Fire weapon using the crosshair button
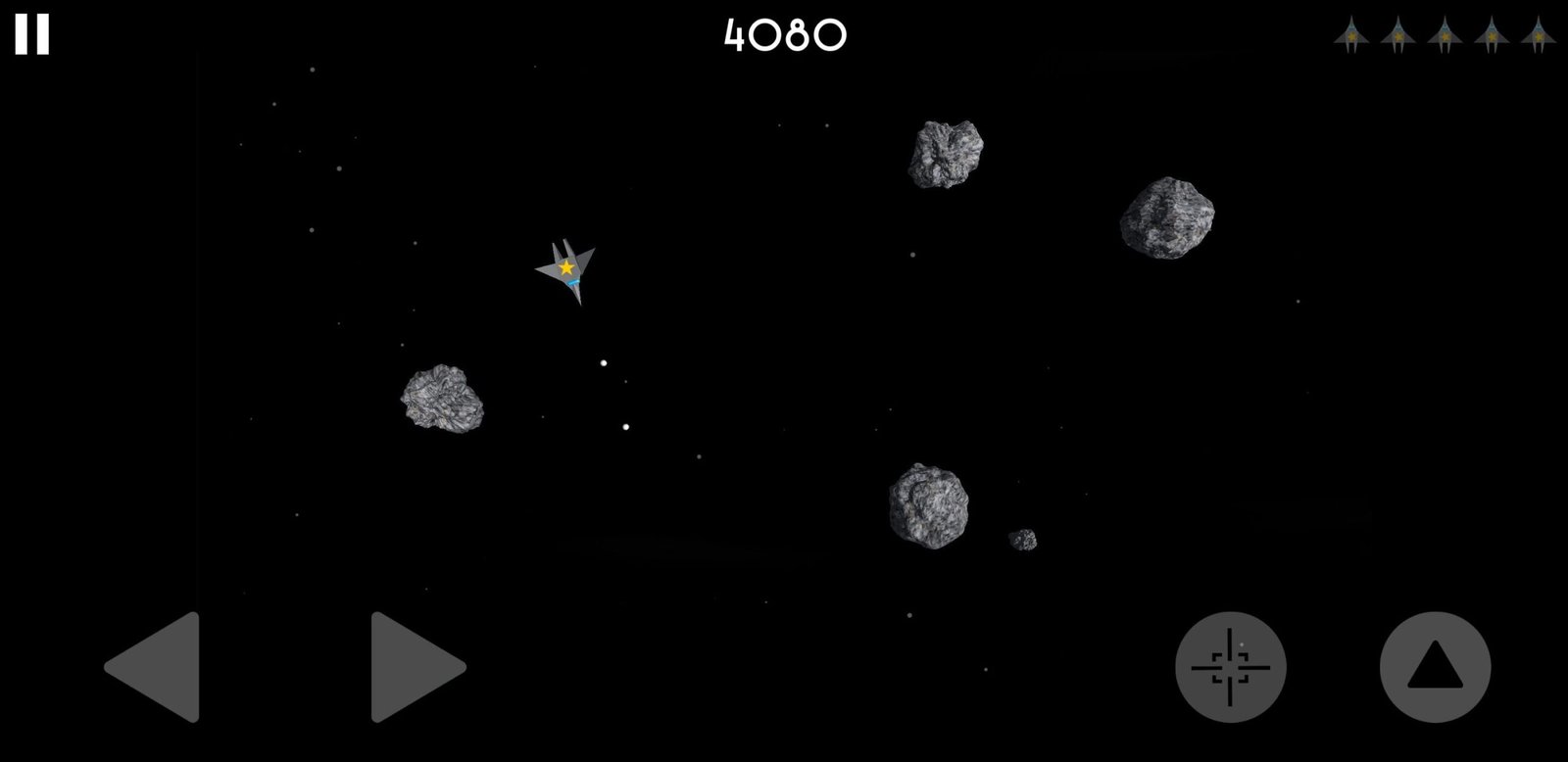Image resolution: width=1568 pixels, height=762 pixels. (x=1230, y=667)
